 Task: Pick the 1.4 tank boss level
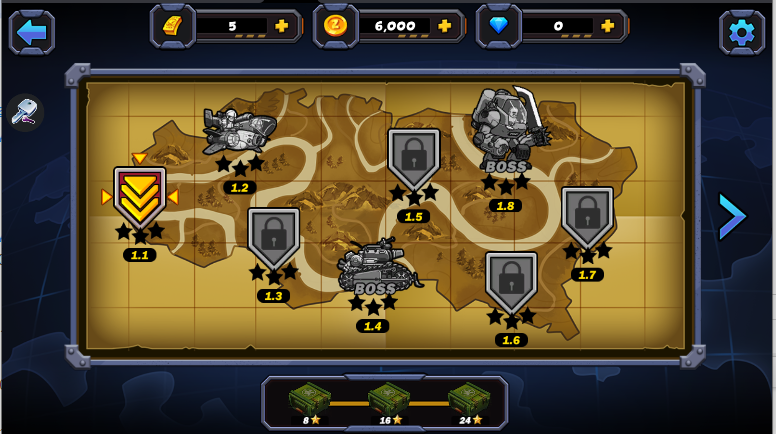click(x=374, y=268)
